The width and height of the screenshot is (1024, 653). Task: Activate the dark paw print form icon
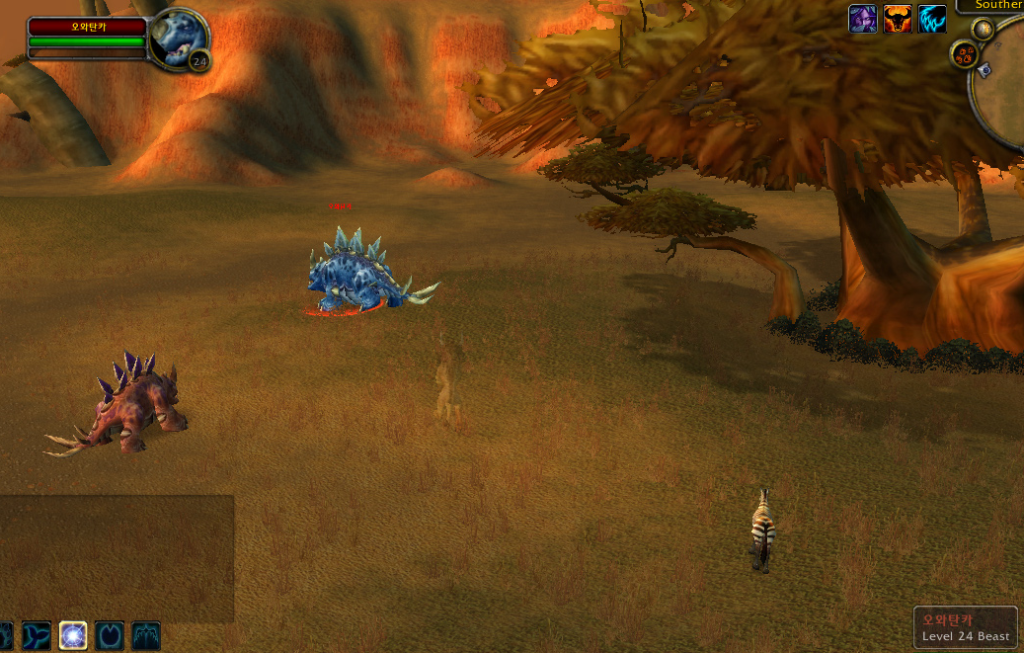(x=110, y=635)
